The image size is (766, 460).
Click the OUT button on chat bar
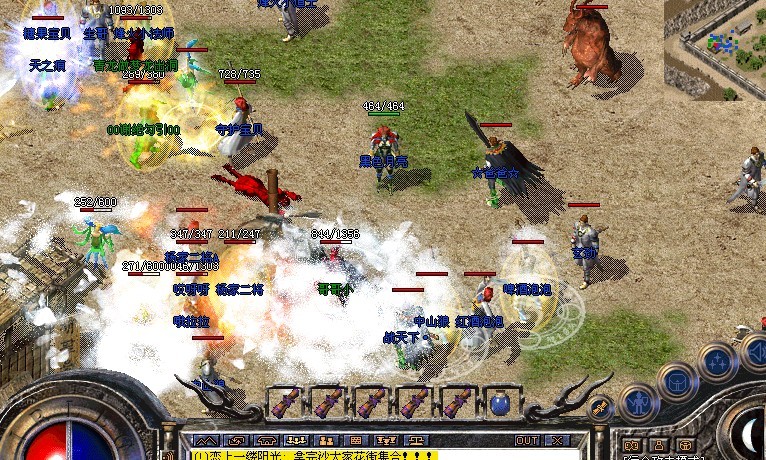coord(527,440)
